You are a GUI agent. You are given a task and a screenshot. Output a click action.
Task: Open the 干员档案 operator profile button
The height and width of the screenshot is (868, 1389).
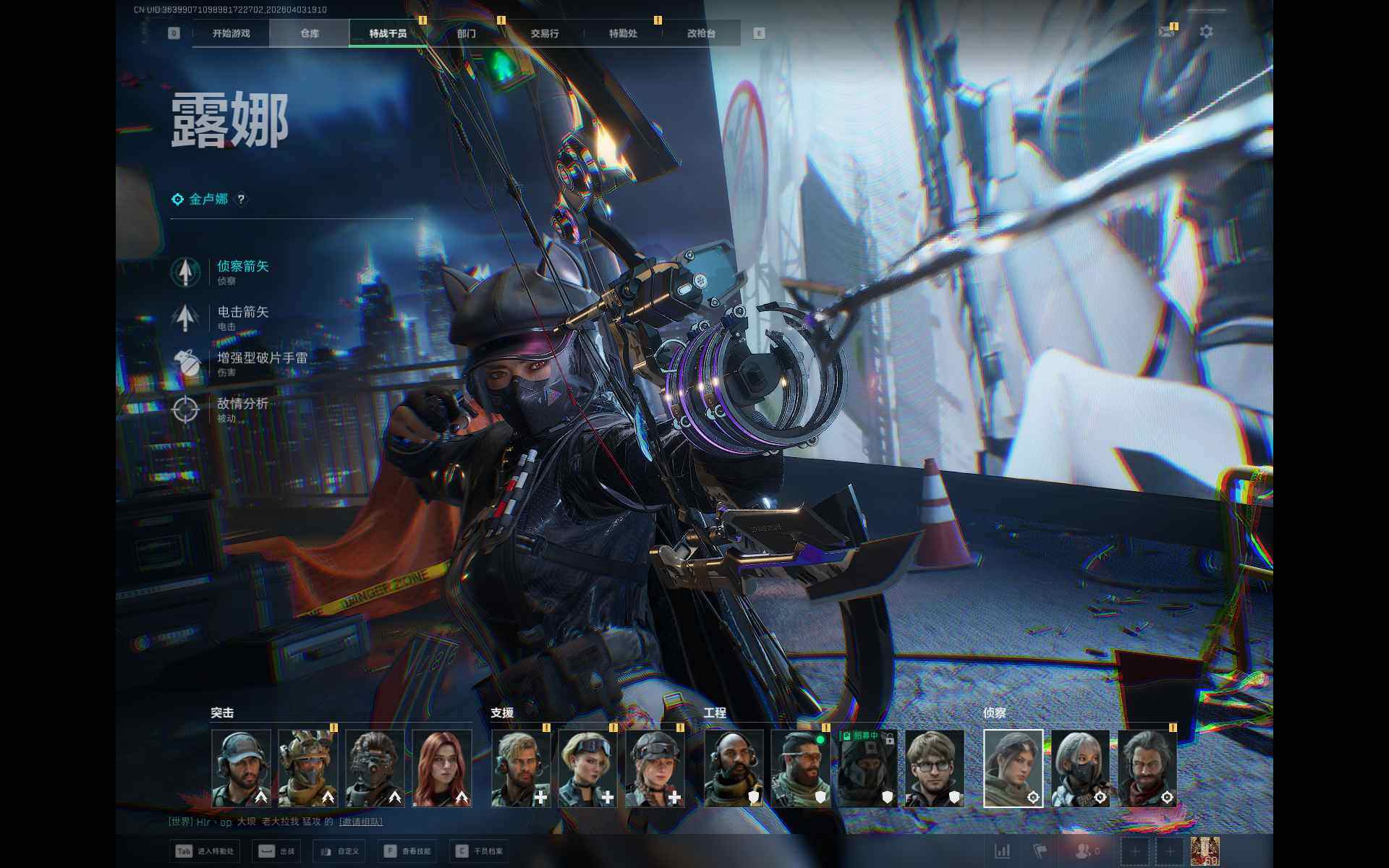click(x=480, y=851)
